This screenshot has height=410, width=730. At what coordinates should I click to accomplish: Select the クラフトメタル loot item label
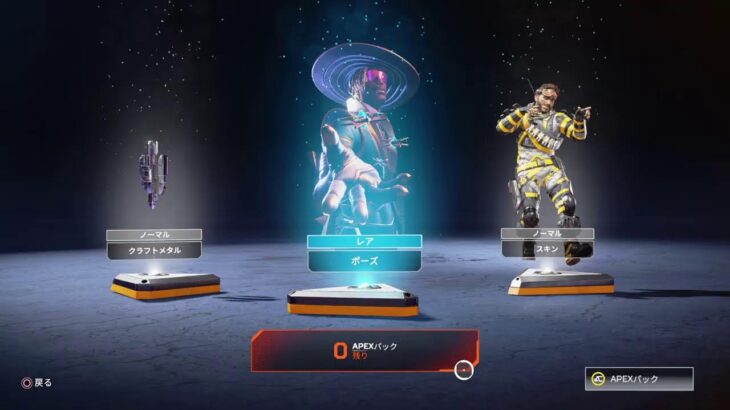coord(154,250)
